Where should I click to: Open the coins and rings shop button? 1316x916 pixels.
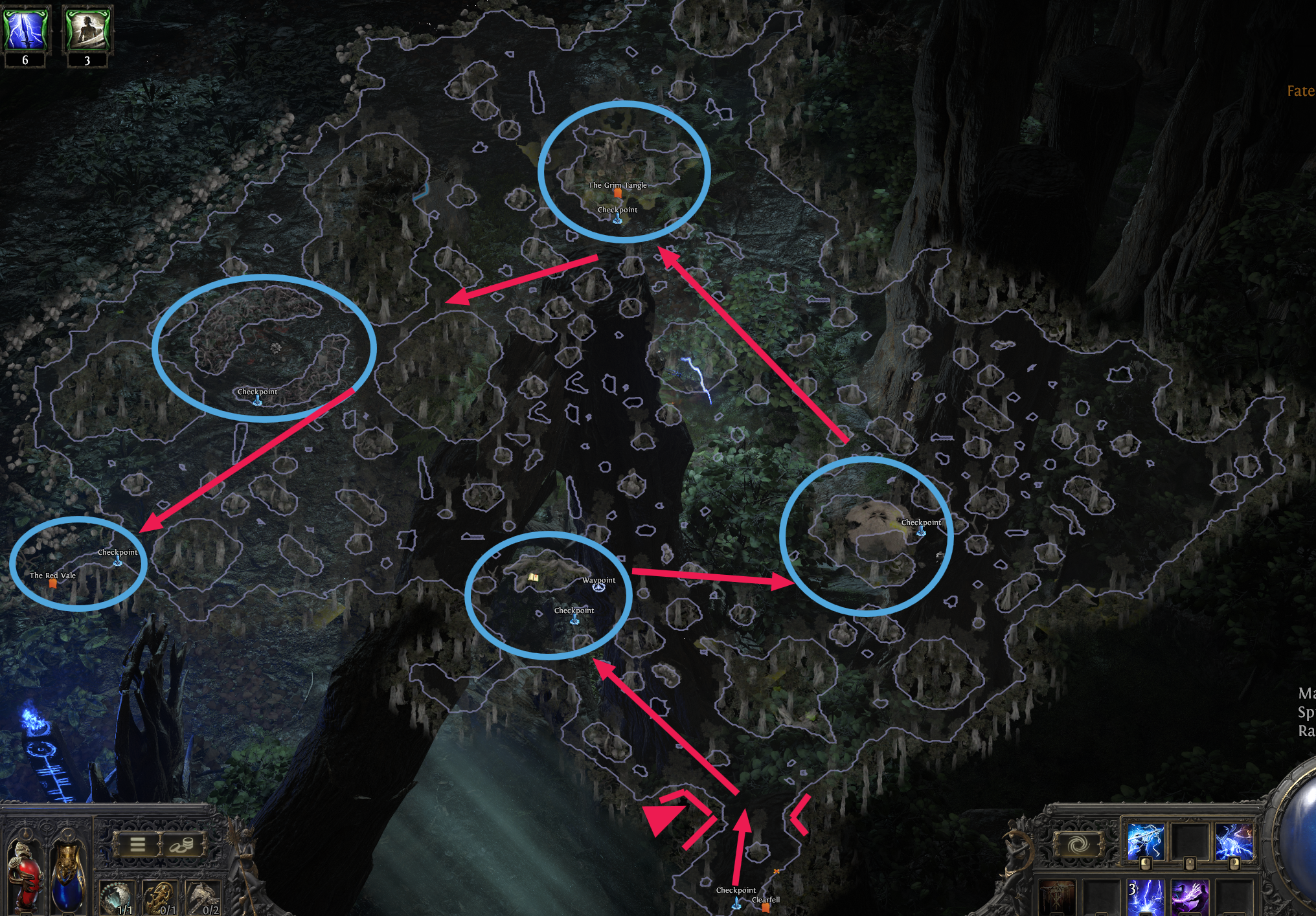182,844
